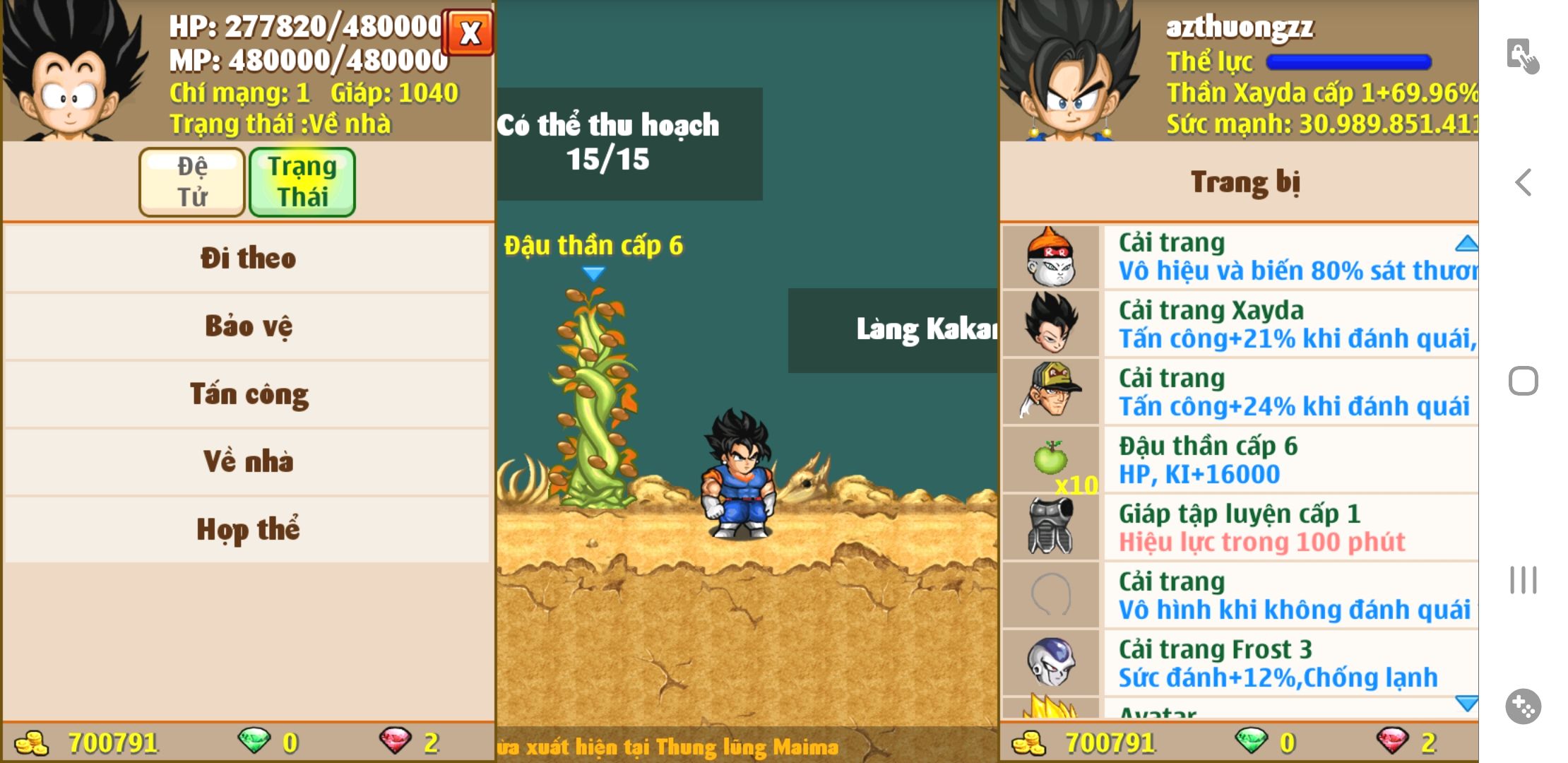1568x763 pixels.
Task: Switch to the Đệ Tử tab
Action: tap(192, 182)
